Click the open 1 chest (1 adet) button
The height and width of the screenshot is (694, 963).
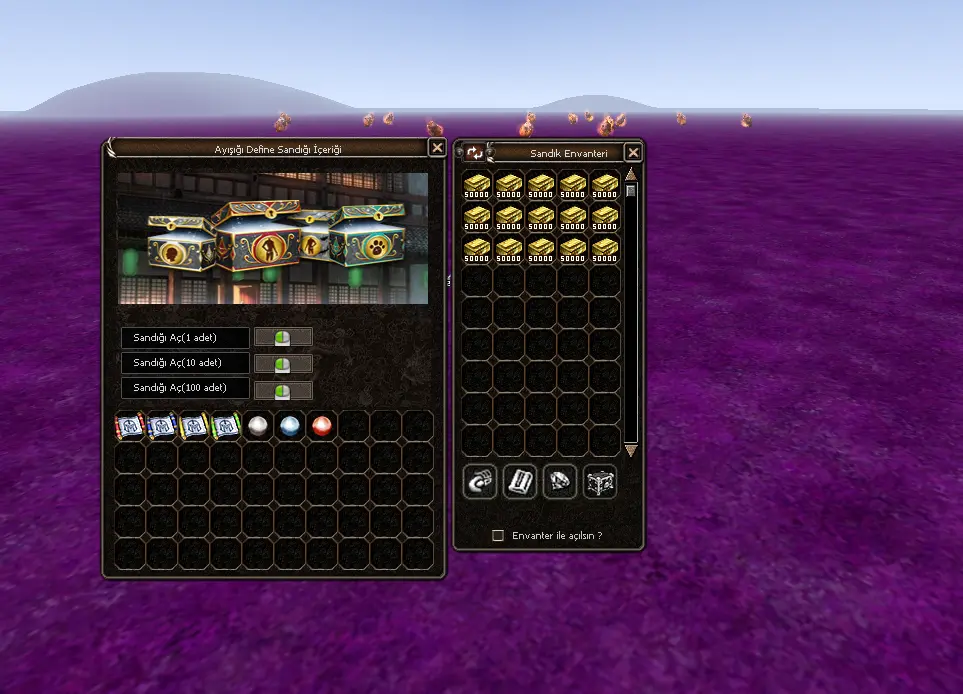tap(284, 337)
